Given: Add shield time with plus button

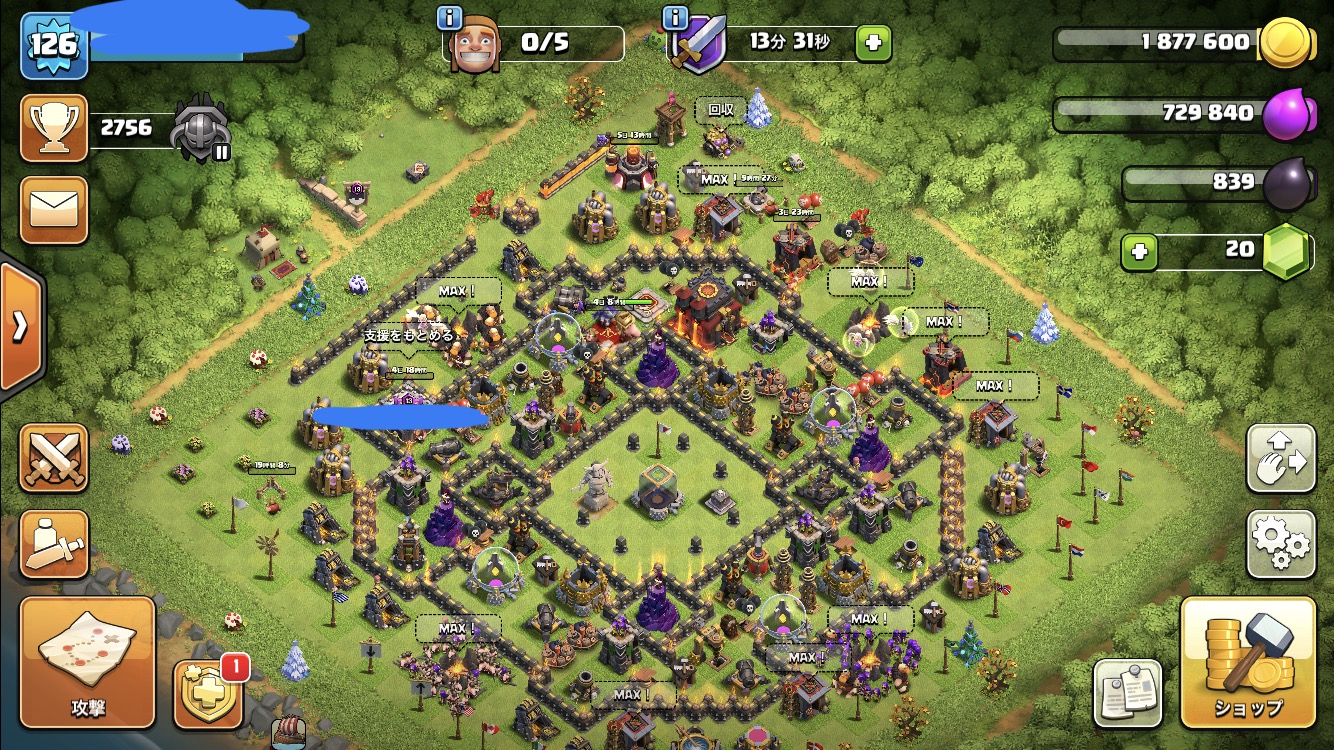Looking at the screenshot, I should tap(873, 43).
